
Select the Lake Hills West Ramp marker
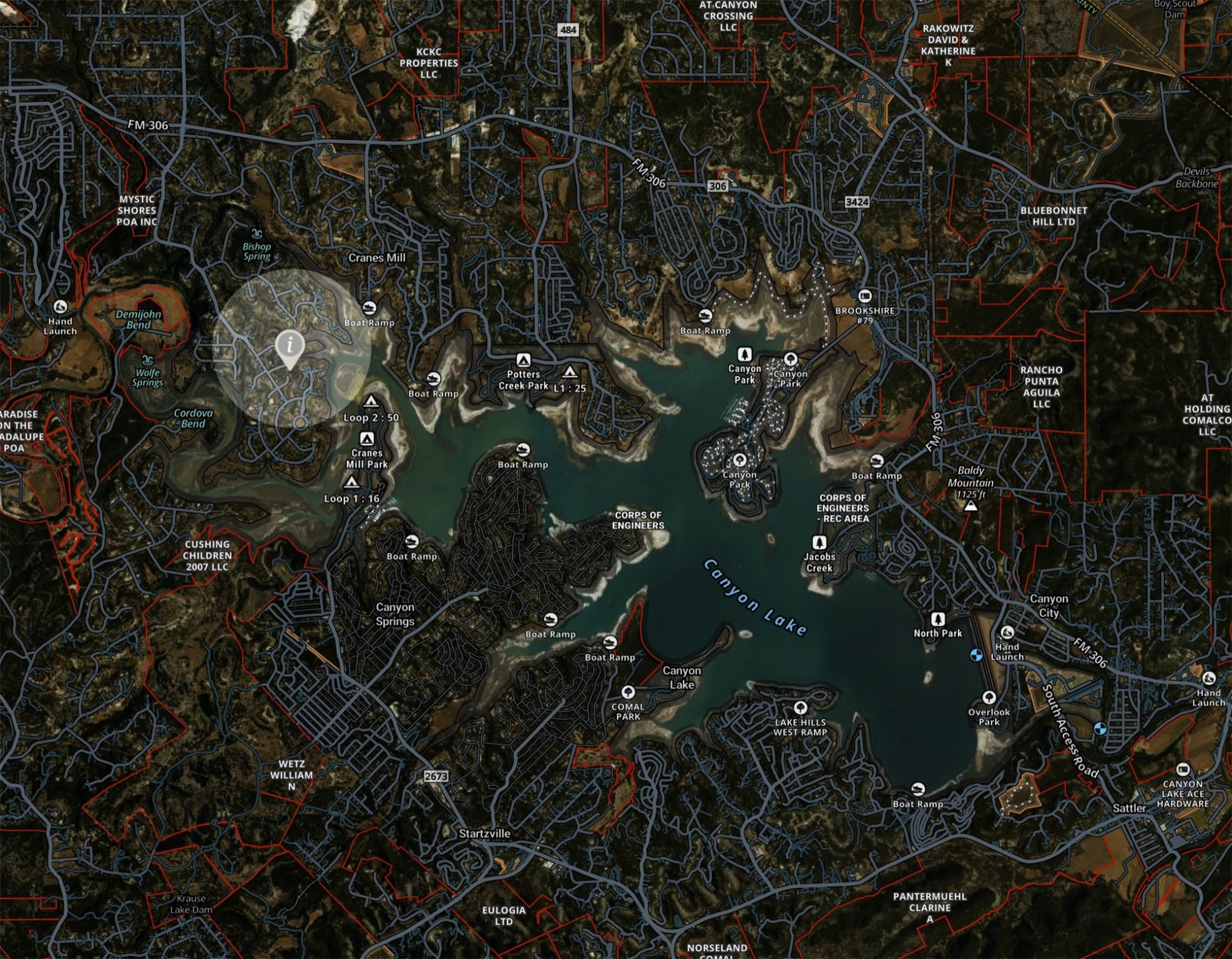(800, 707)
